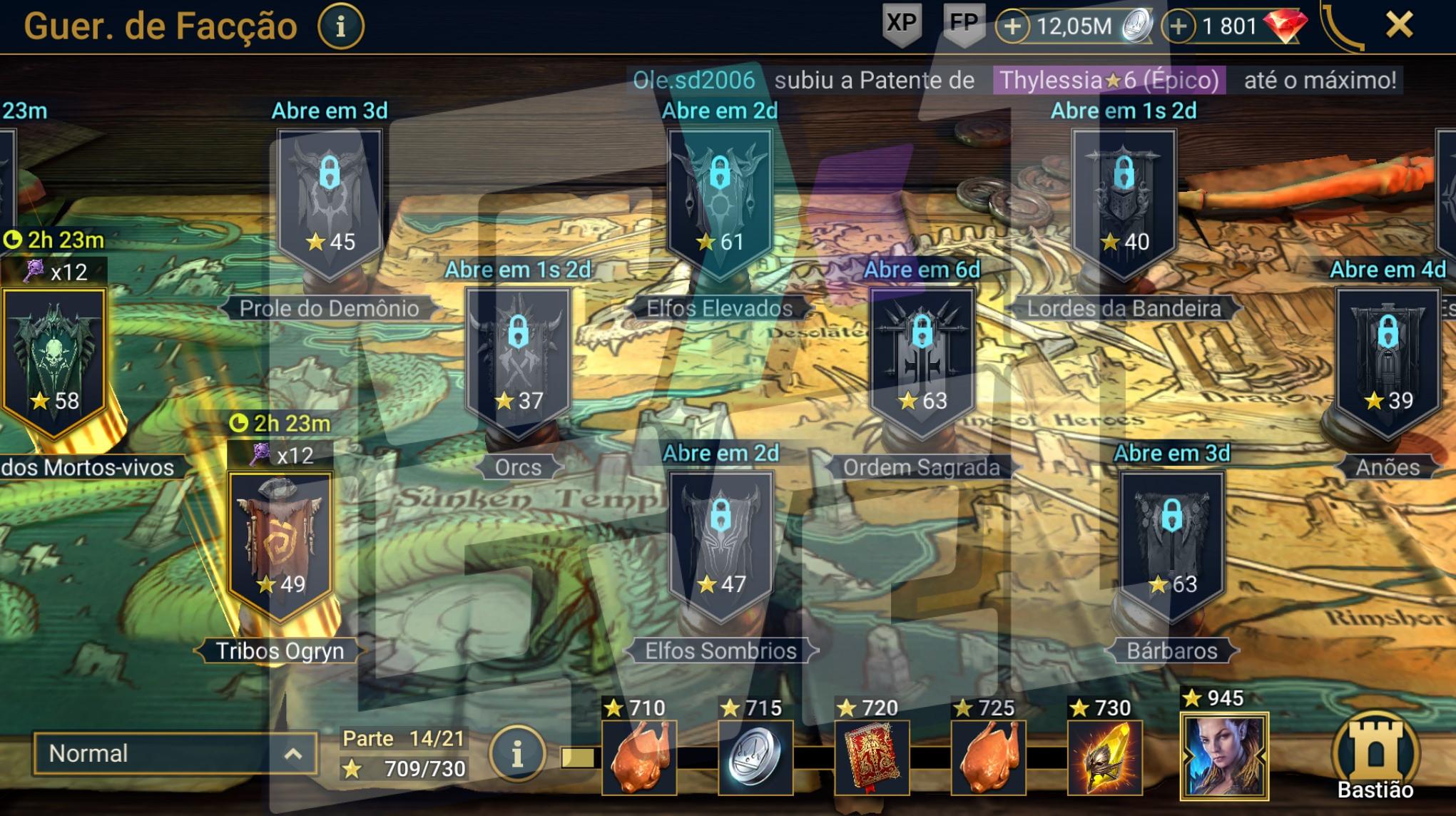View the 945-star champion reward portrait
This screenshot has width=1456, height=816.
pyautogui.click(x=1224, y=756)
